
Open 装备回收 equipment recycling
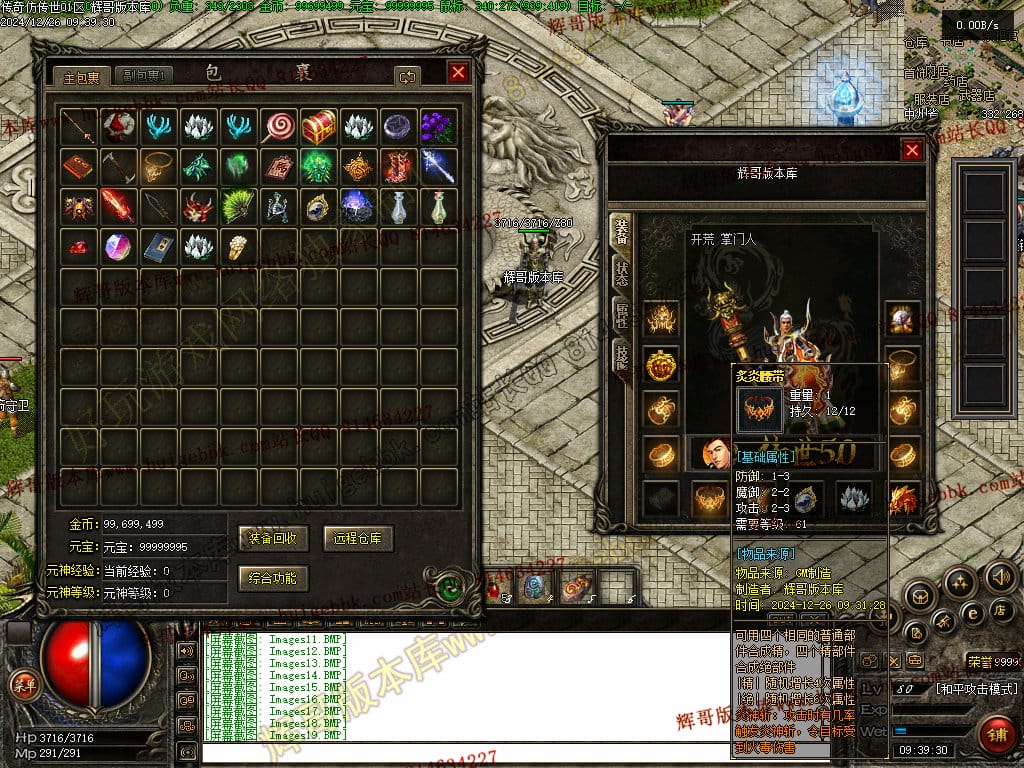pyautogui.click(x=273, y=538)
